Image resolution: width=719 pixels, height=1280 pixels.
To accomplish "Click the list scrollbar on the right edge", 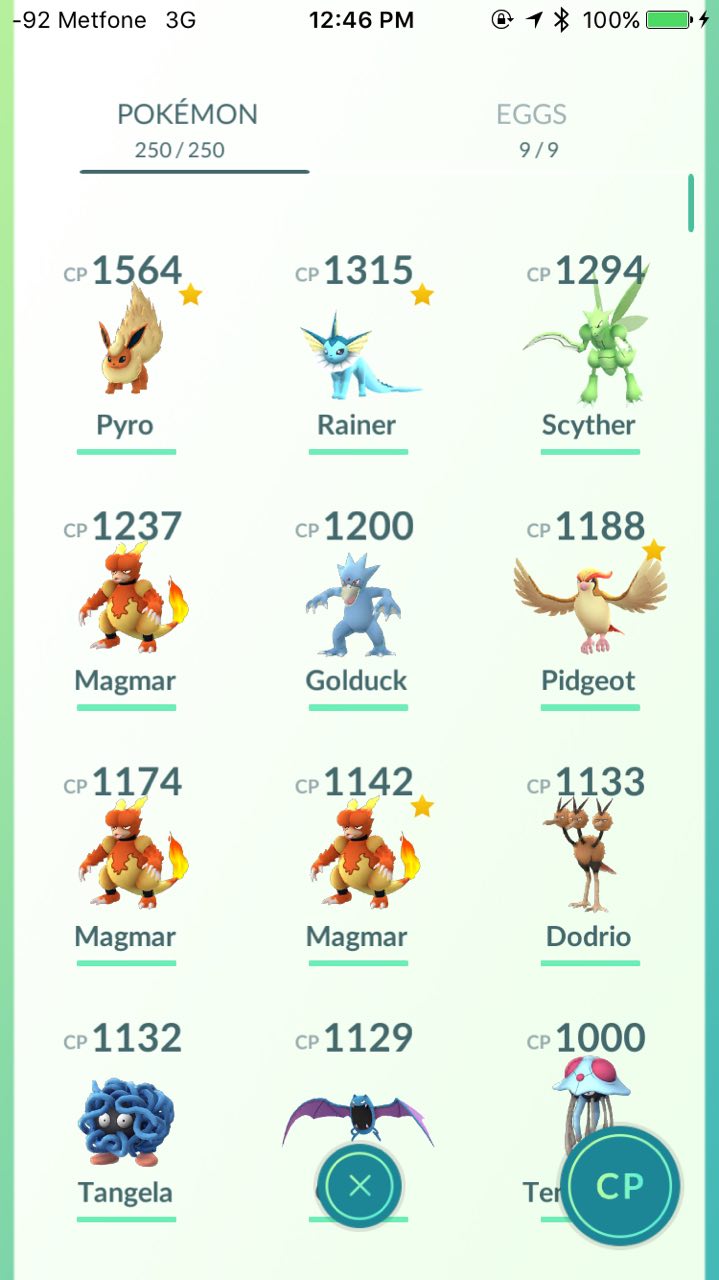I will 690,203.
